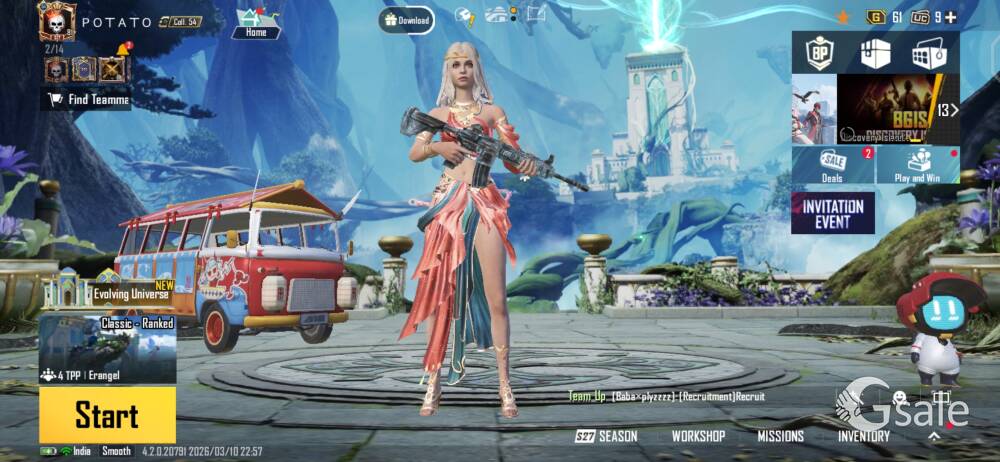1000x462 pixels.
Task: Open the Team Up recruitment chat line
Action: [x=667, y=397]
